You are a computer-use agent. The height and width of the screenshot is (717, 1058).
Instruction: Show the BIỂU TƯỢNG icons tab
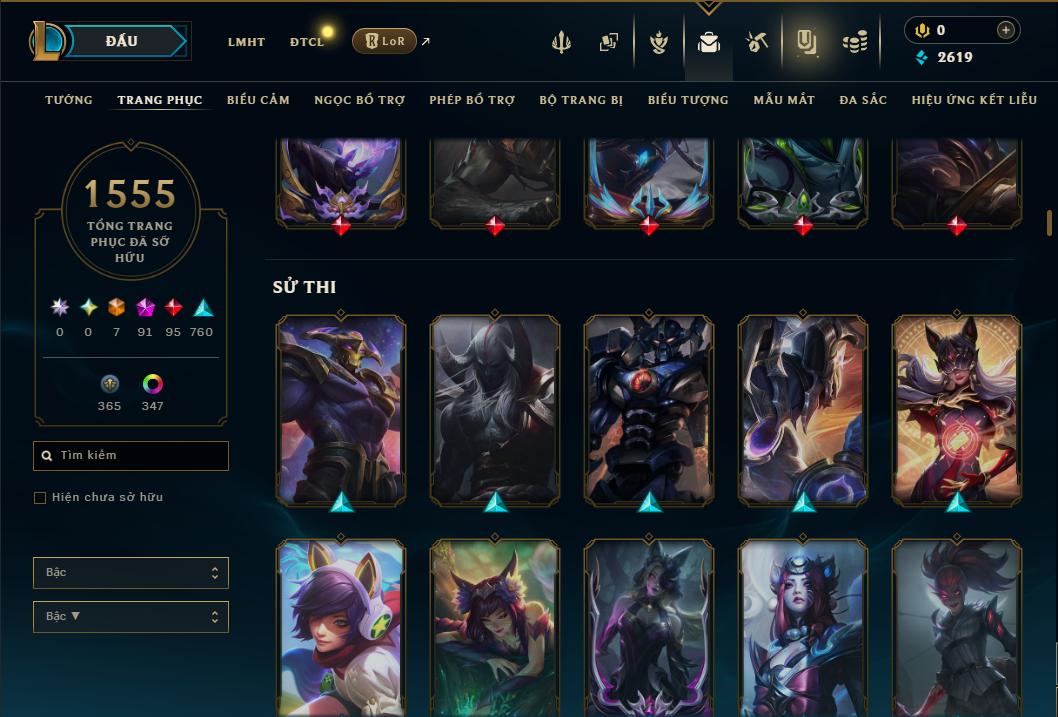pyautogui.click(x=688, y=100)
